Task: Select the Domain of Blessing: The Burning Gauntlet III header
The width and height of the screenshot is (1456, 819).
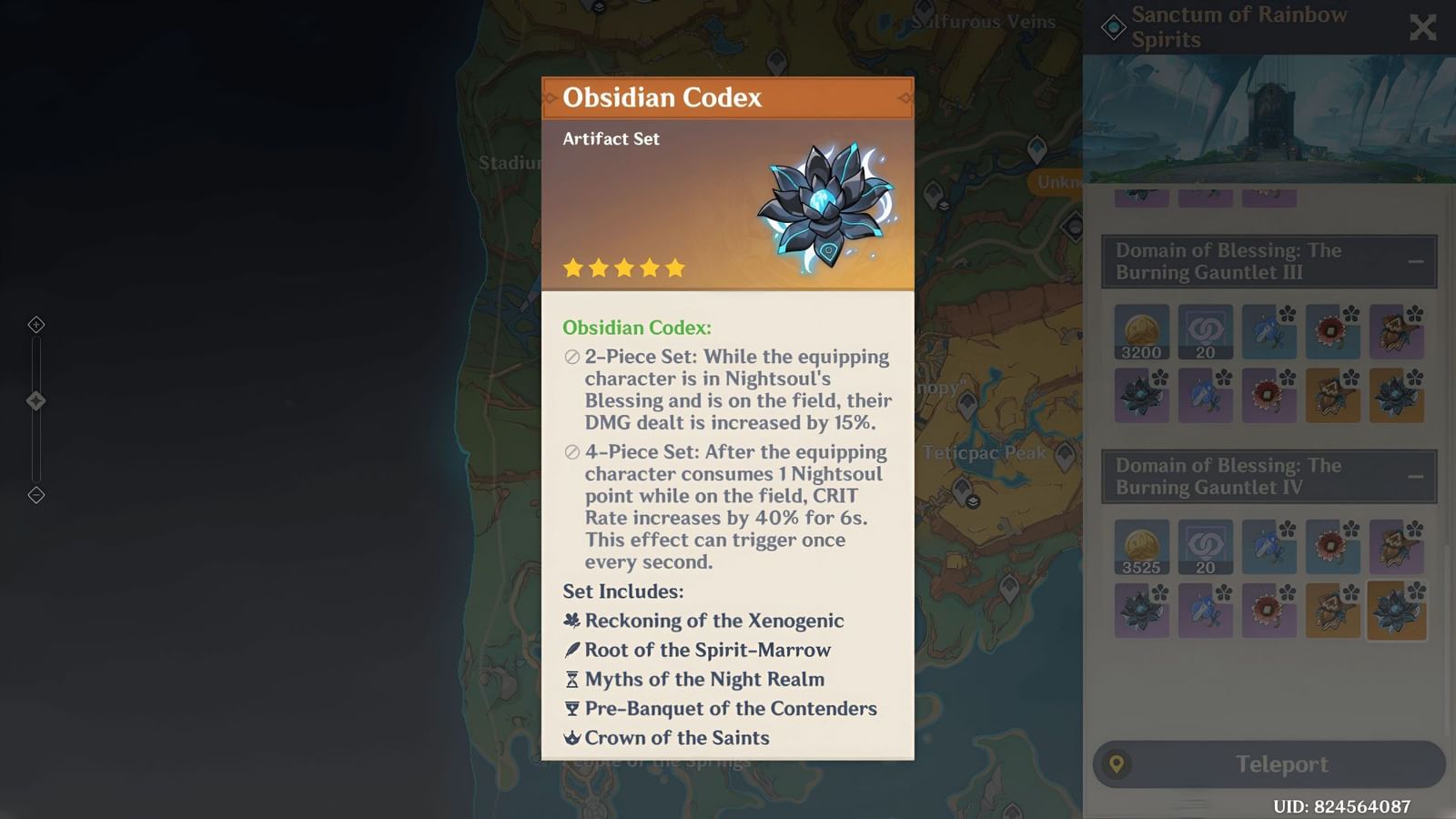Action: [x=1227, y=261]
